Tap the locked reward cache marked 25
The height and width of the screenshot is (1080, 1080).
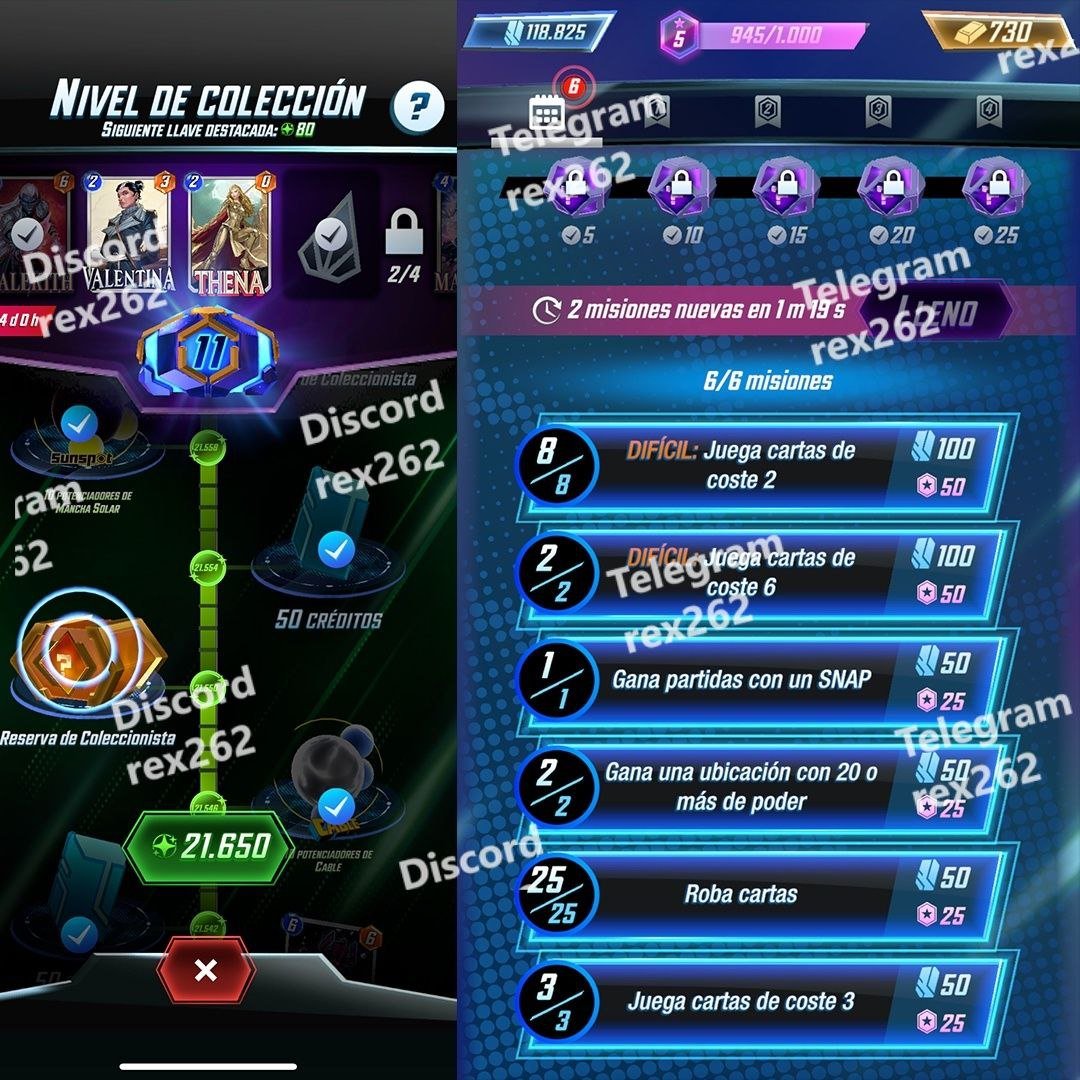click(995, 190)
